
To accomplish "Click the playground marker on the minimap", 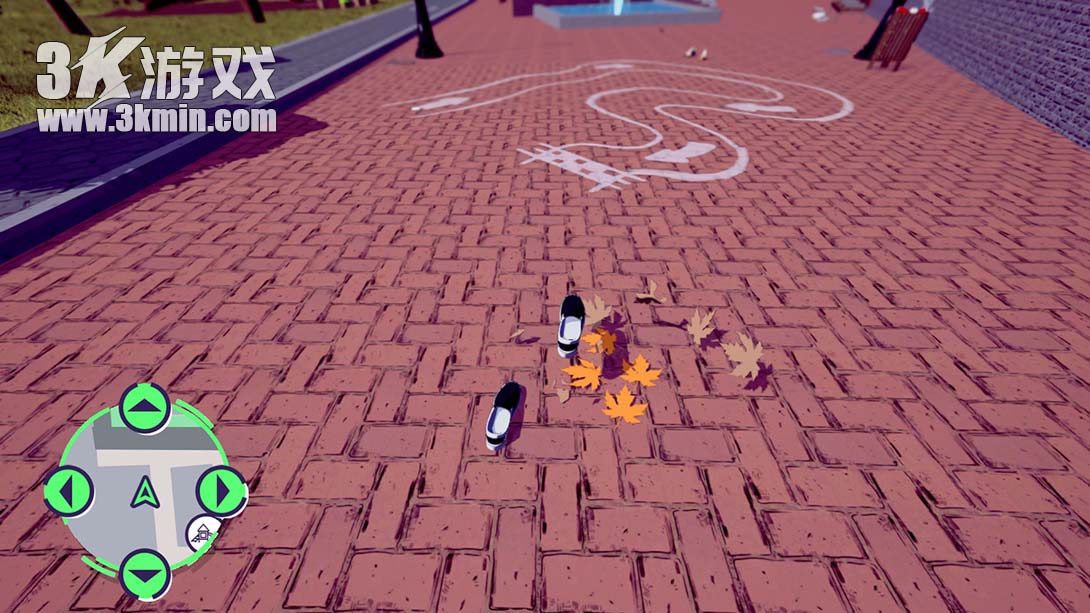I will [204, 532].
